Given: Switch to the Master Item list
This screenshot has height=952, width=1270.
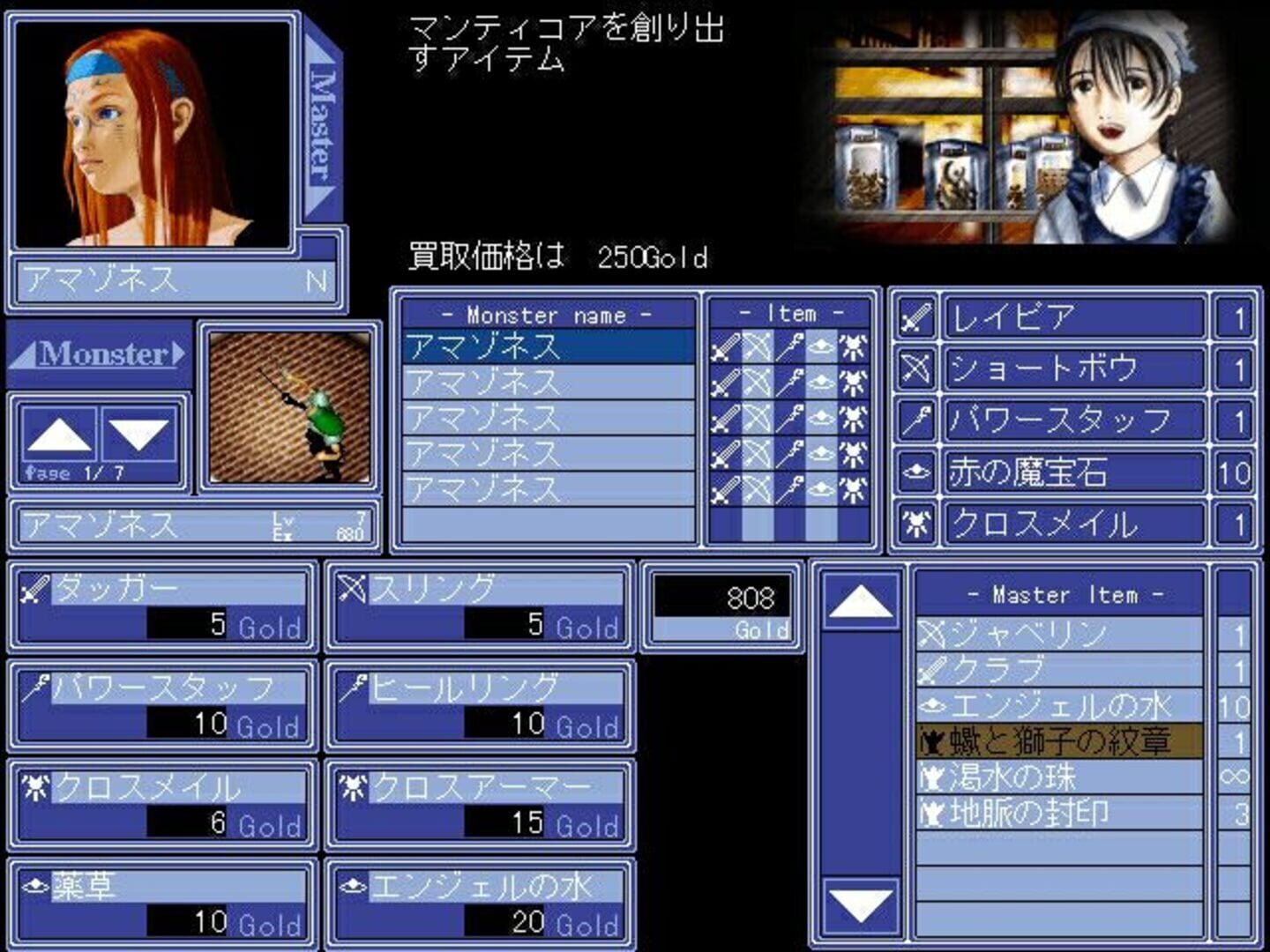Looking at the screenshot, I should click(x=1061, y=596).
